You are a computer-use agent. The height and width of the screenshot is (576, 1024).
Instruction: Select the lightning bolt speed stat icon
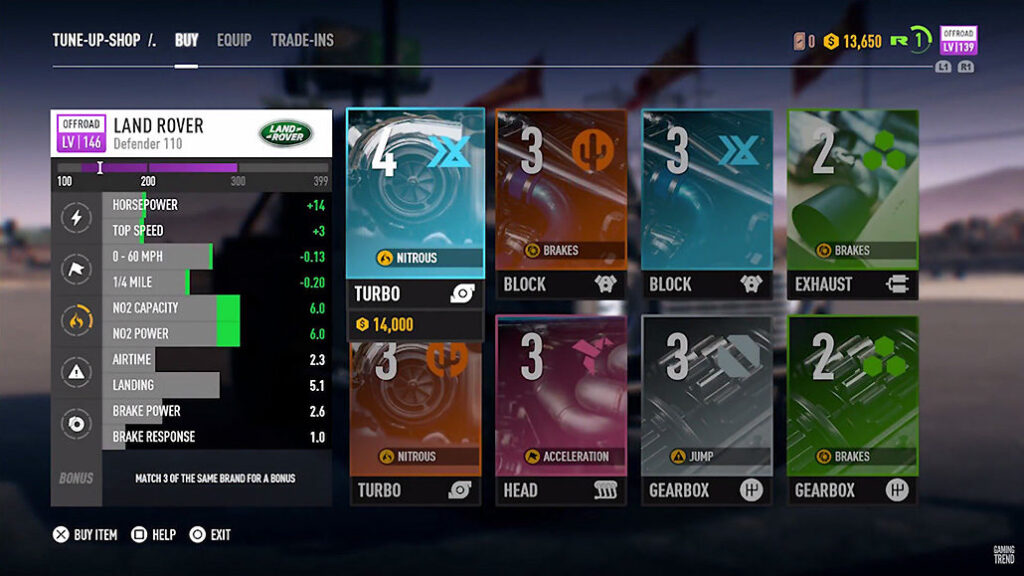77,217
